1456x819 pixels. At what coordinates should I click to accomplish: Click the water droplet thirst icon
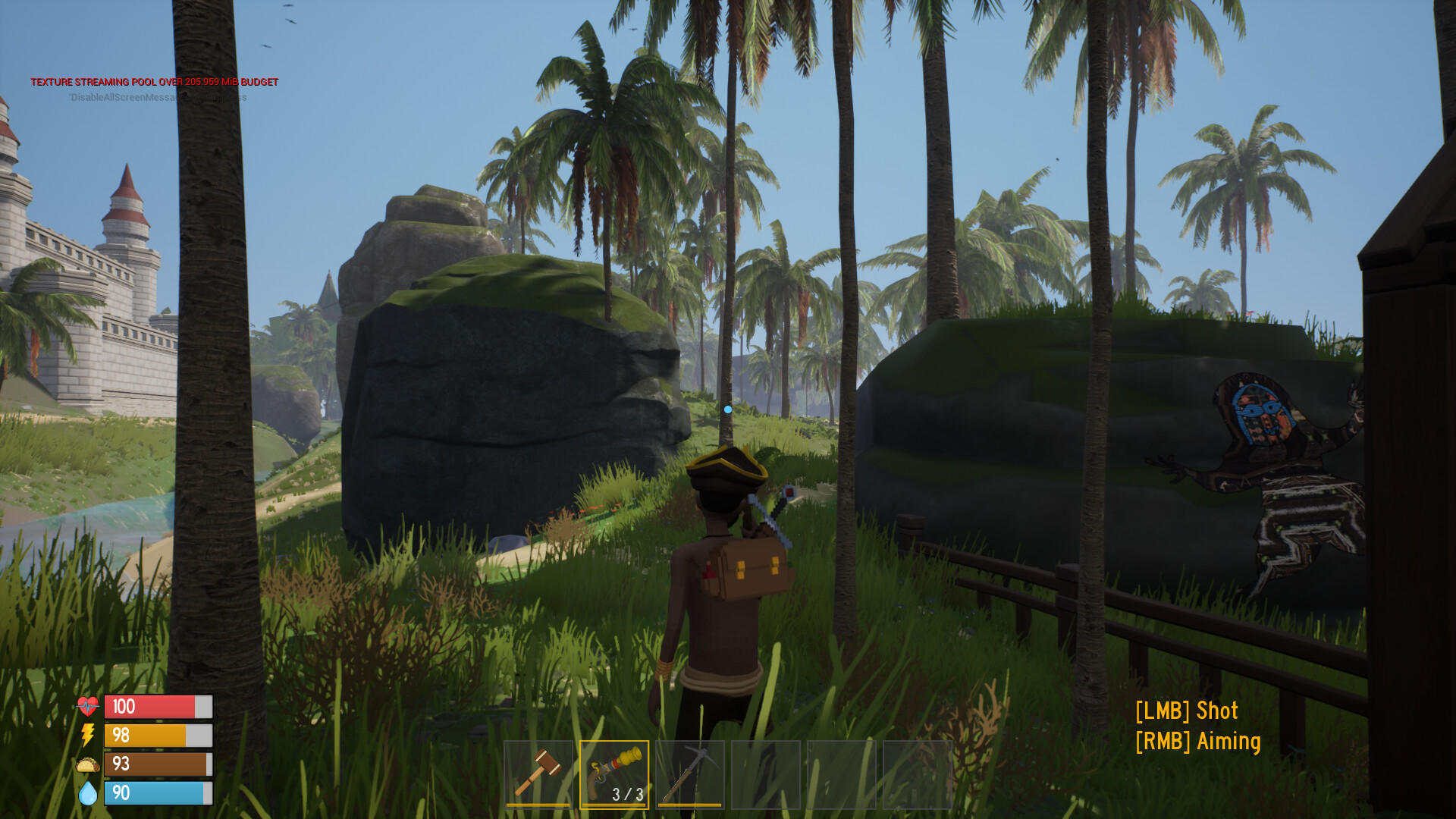coord(86,793)
